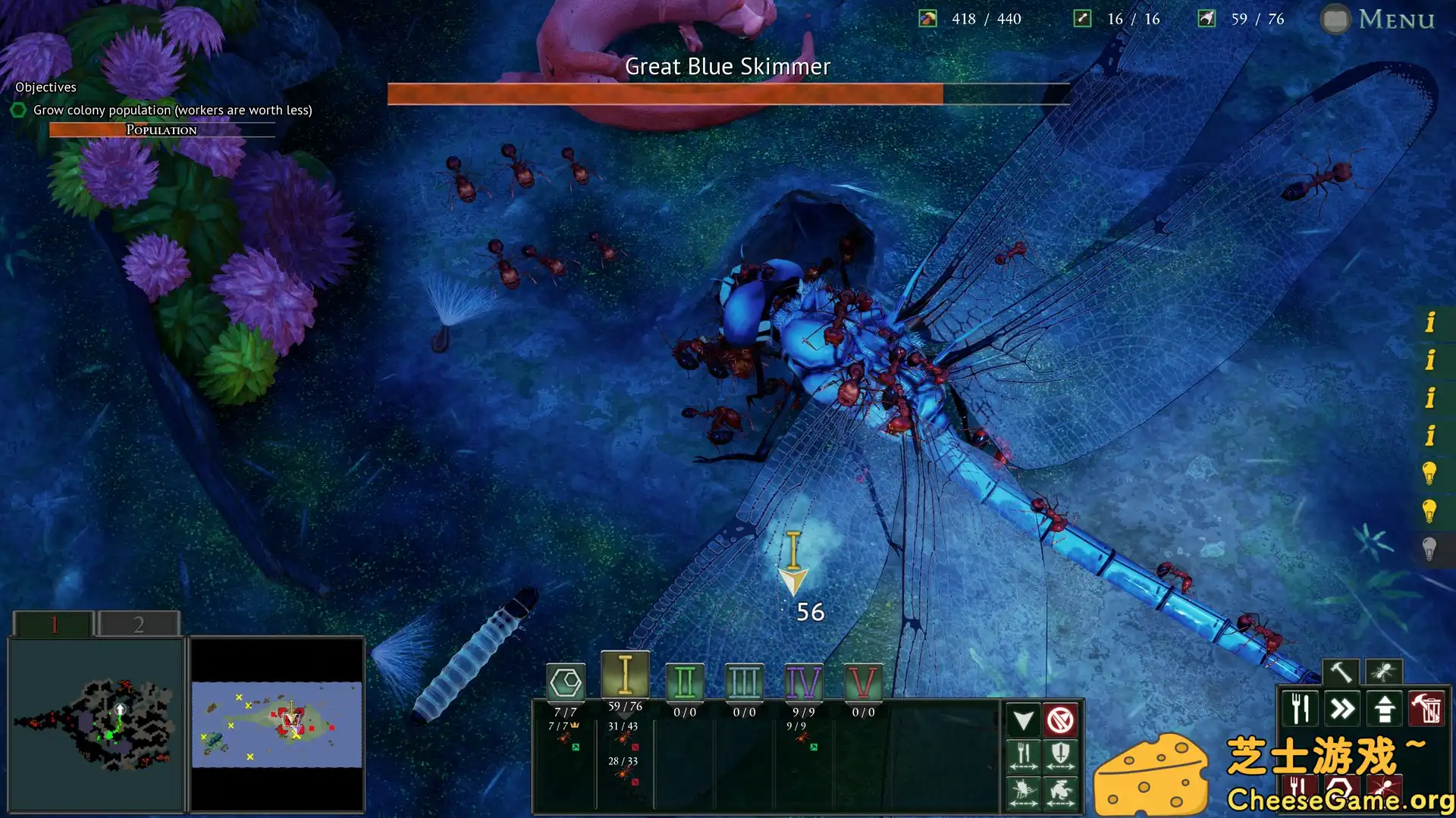Open the ant units tab
This screenshot has width=1456, height=818.
pos(1383,672)
